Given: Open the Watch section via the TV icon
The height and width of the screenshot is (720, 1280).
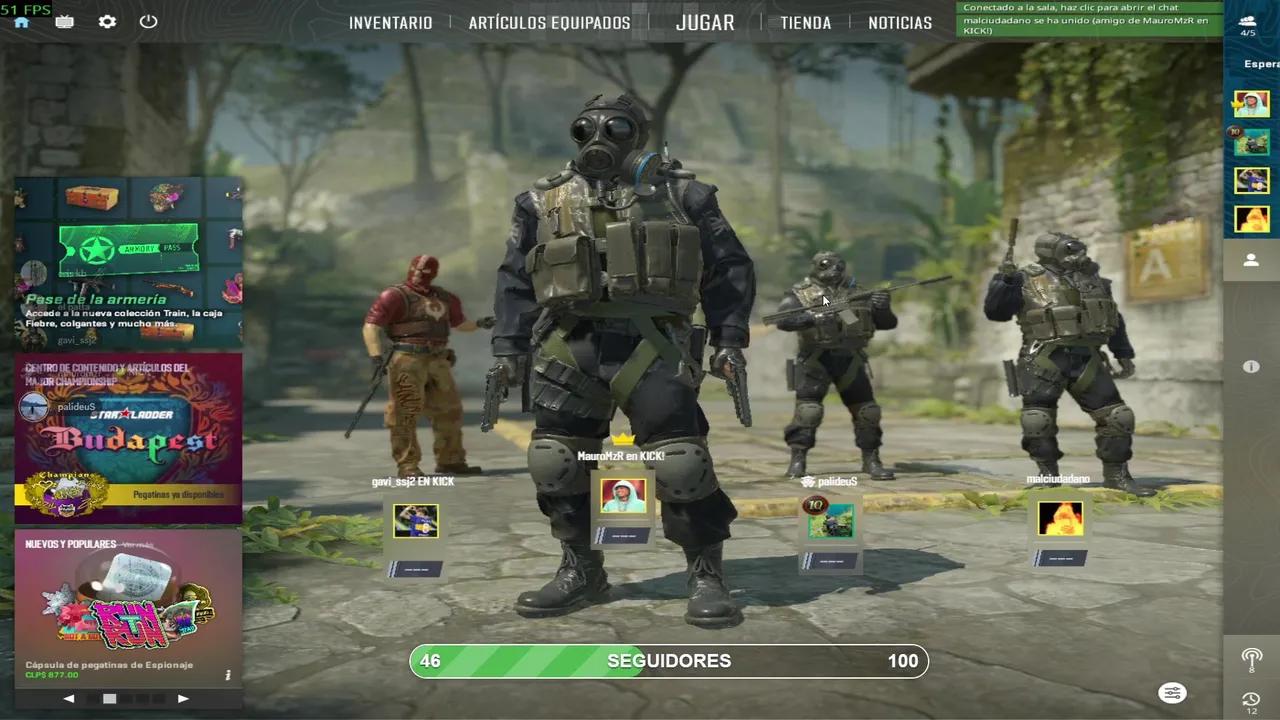Looking at the screenshot, I should (64, 21).
